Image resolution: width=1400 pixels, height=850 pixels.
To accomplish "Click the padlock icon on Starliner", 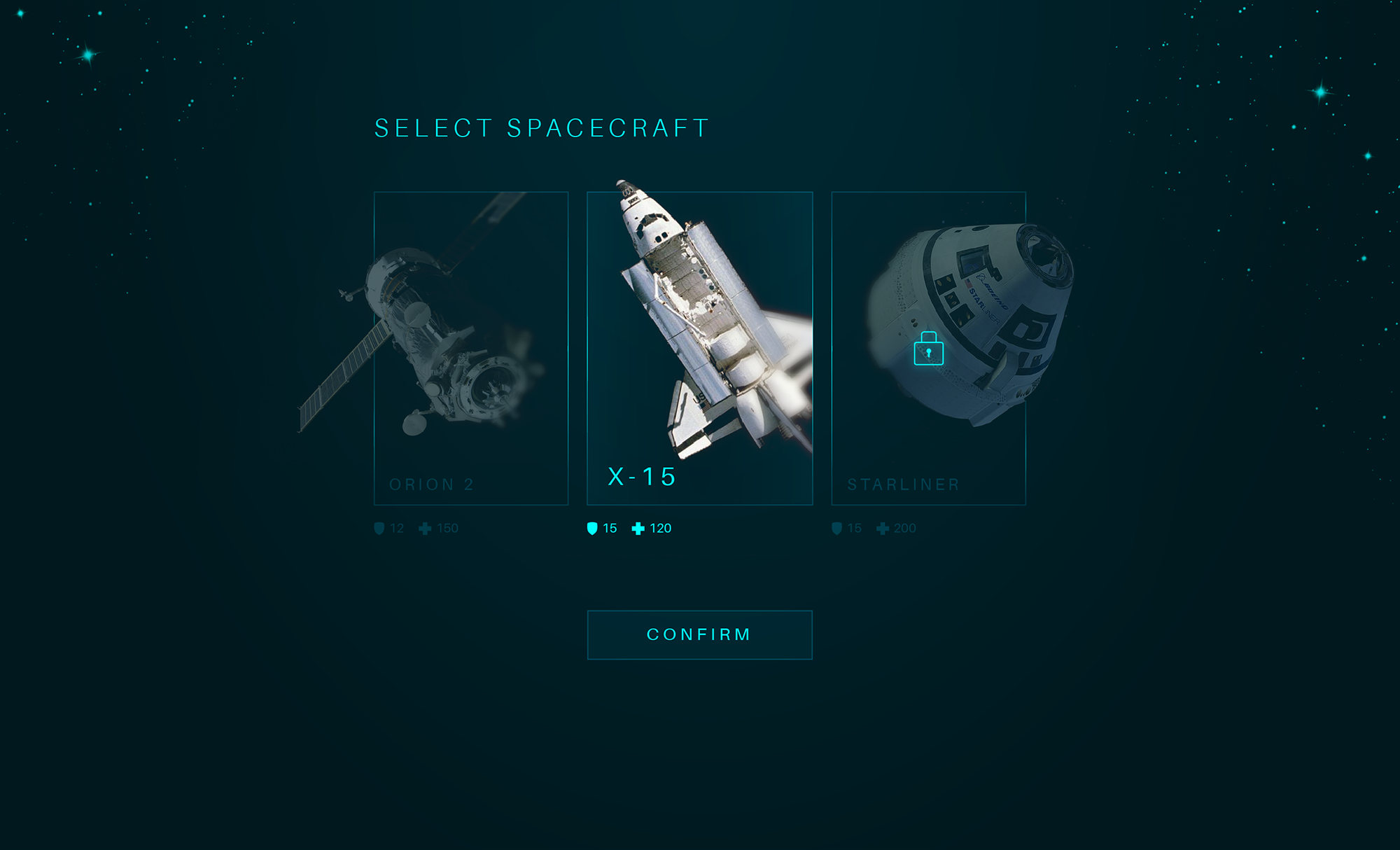I will (928, 349).
